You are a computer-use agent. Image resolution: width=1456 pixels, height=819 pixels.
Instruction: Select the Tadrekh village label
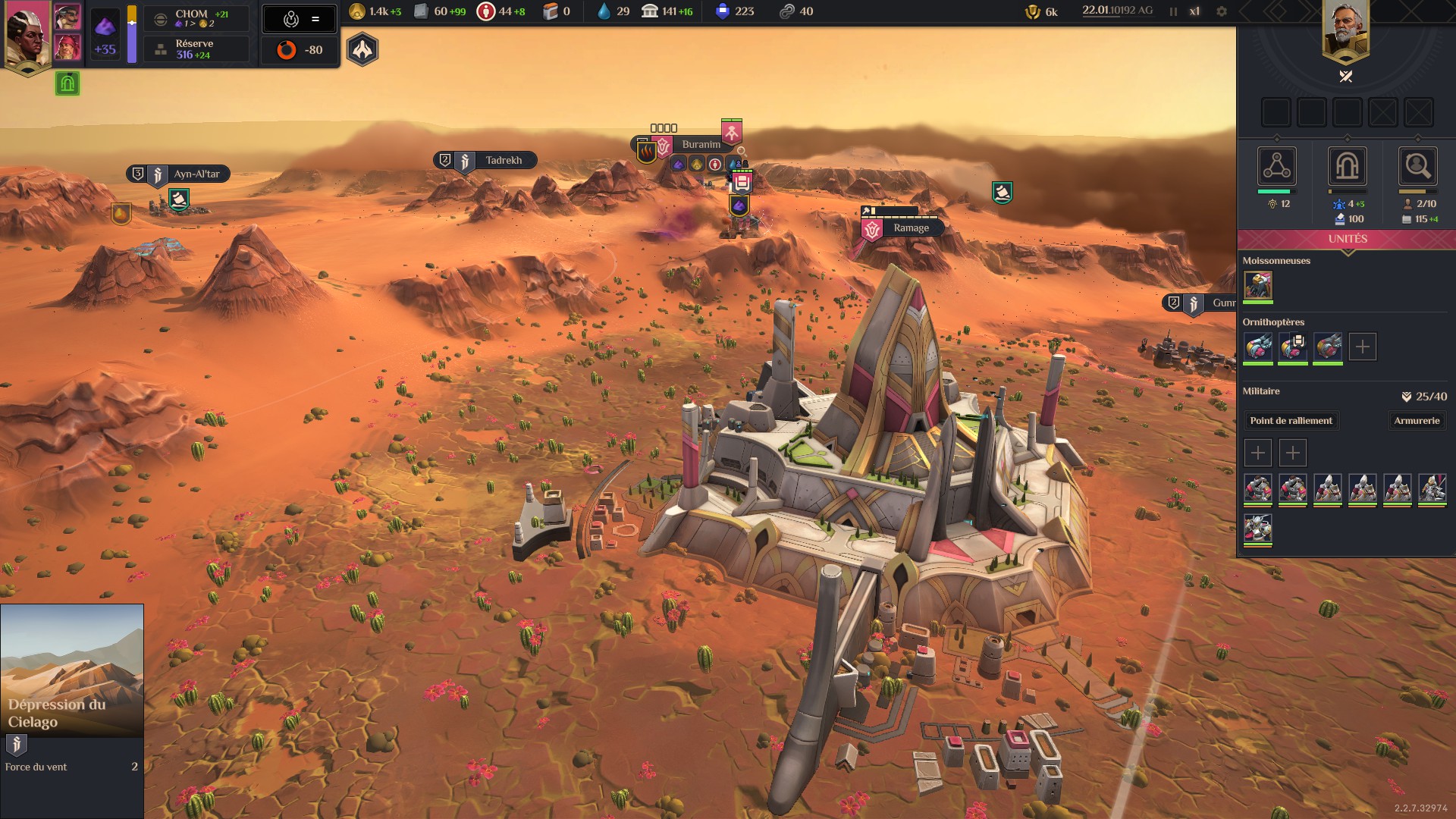tap(503, 161)
